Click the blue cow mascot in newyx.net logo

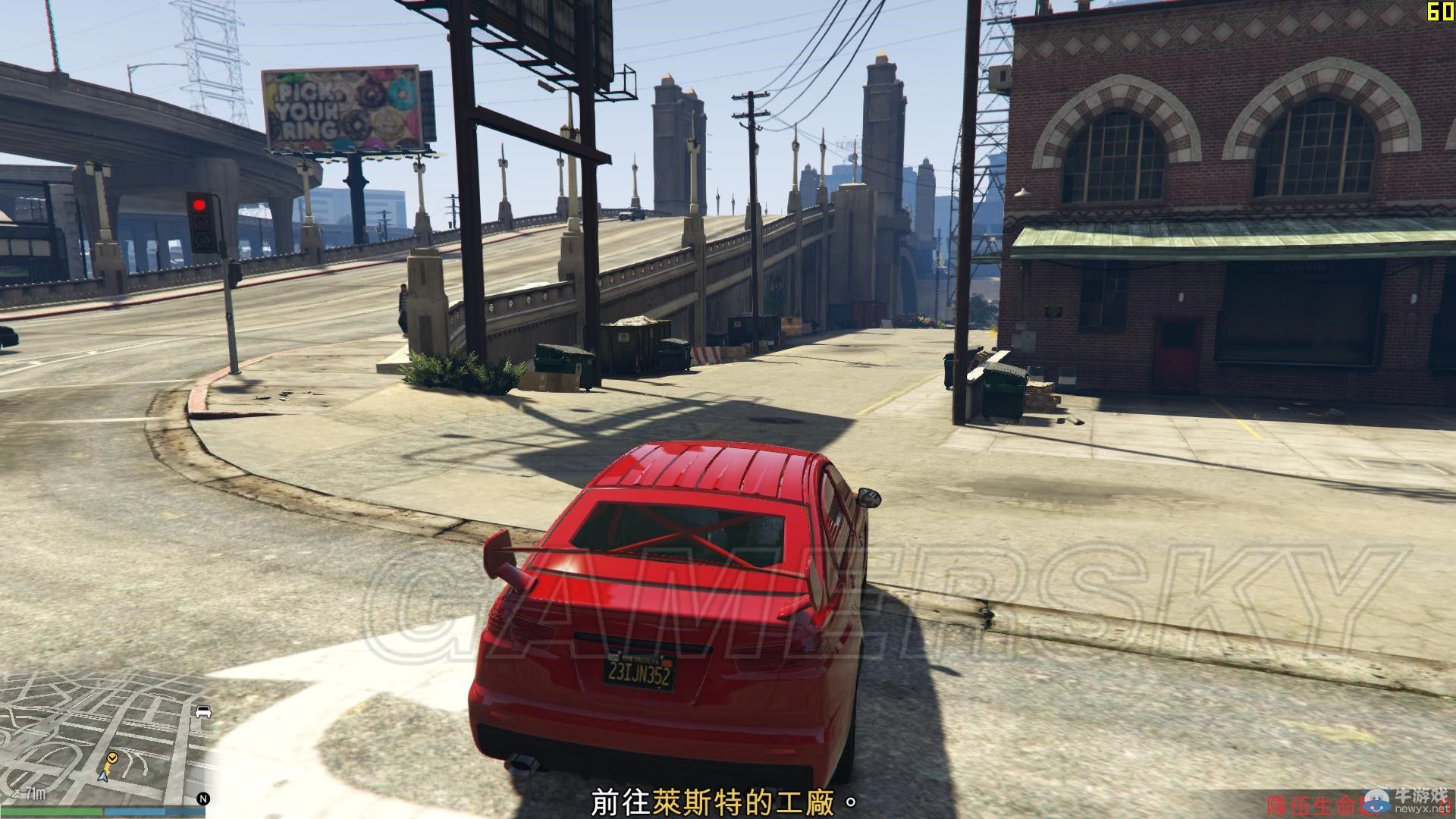[x=1376, y=802]
